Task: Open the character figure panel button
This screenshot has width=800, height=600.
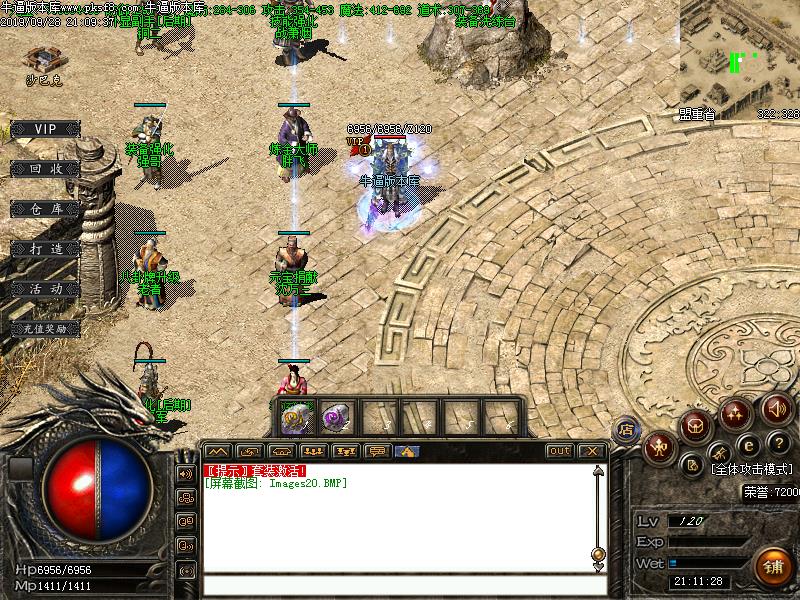Action: [x=659, y=446]
